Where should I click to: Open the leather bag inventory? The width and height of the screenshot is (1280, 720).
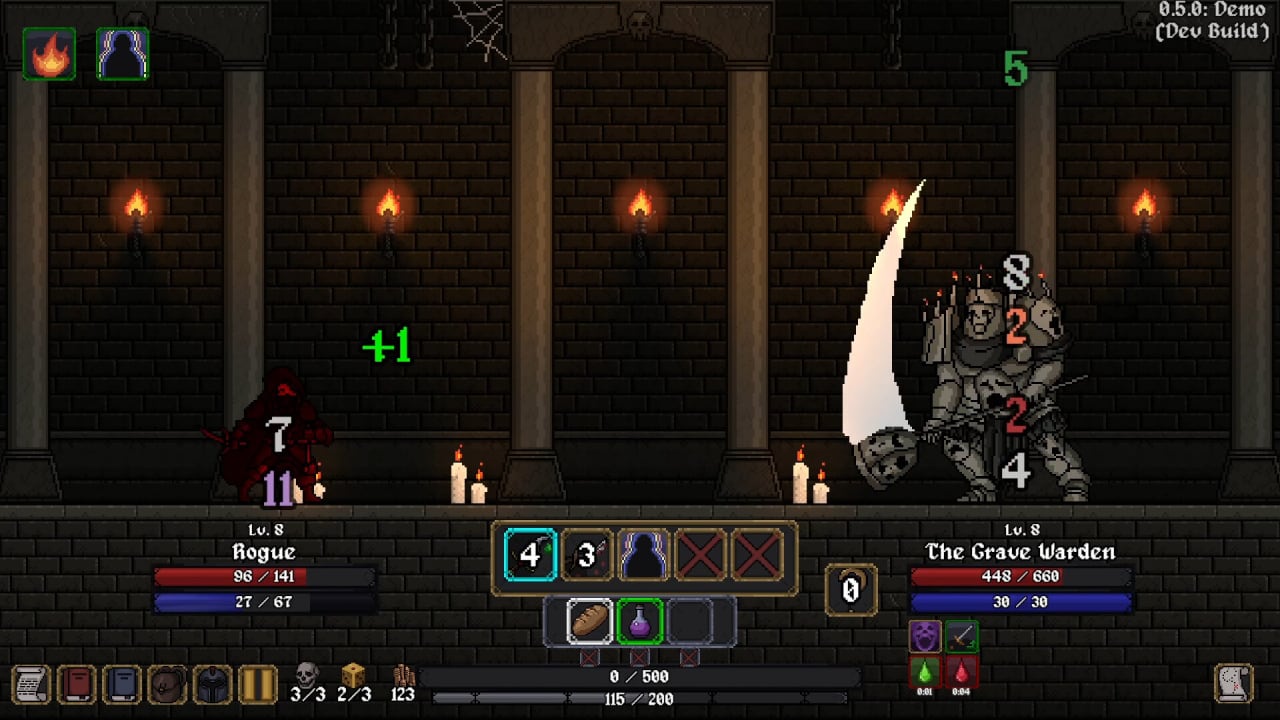[167, 684]
